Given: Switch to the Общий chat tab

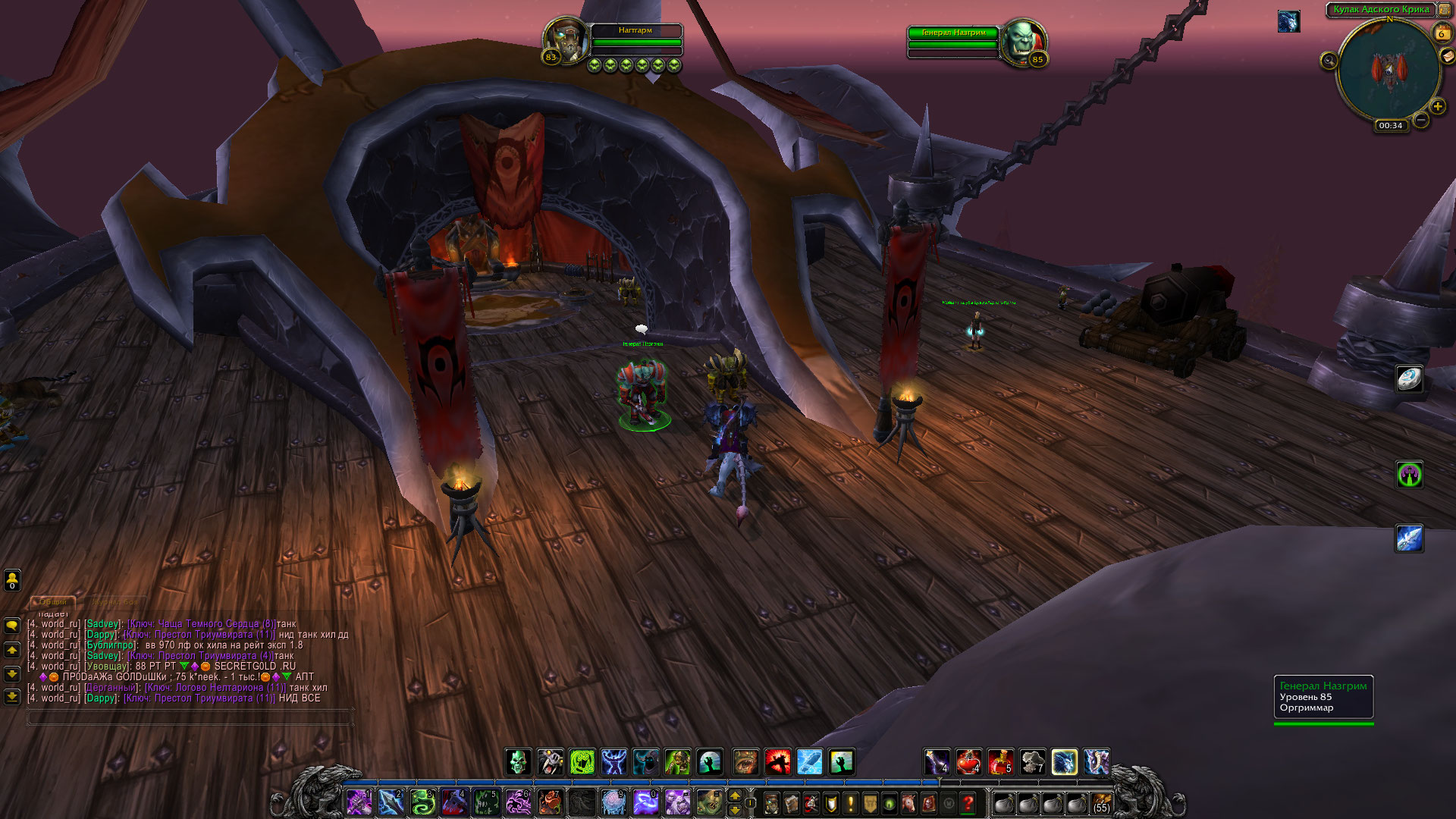Looking at the screenshot, I should point(53,601).
